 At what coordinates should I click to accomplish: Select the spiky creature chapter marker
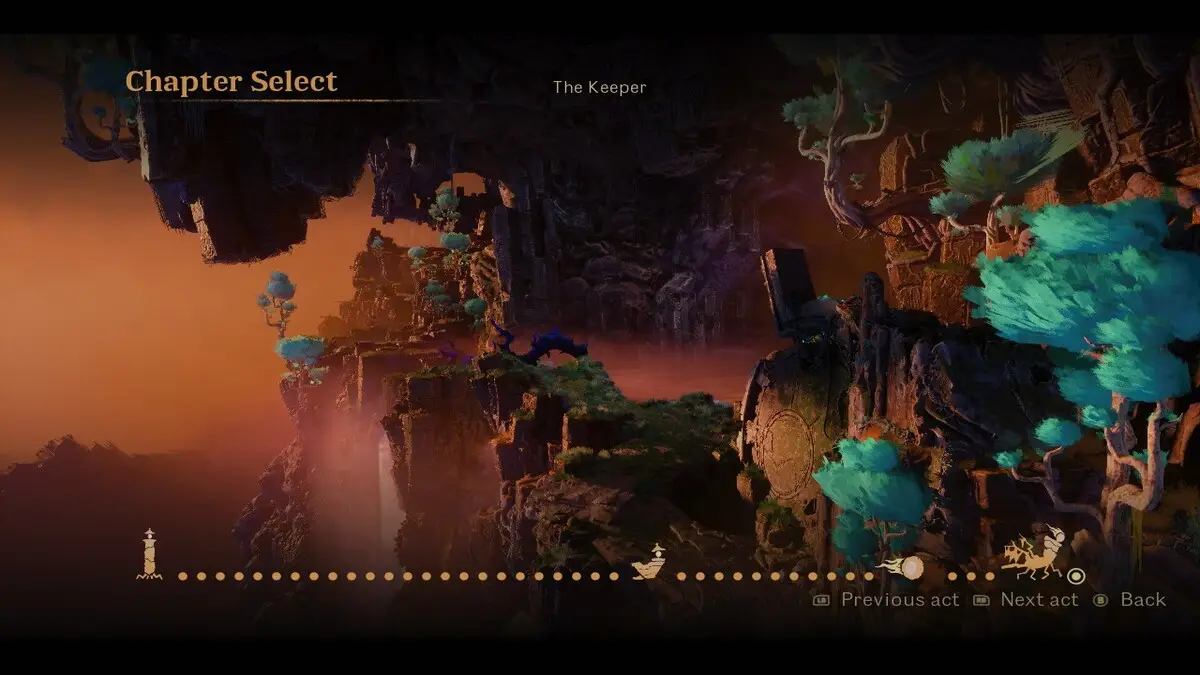1034,554
